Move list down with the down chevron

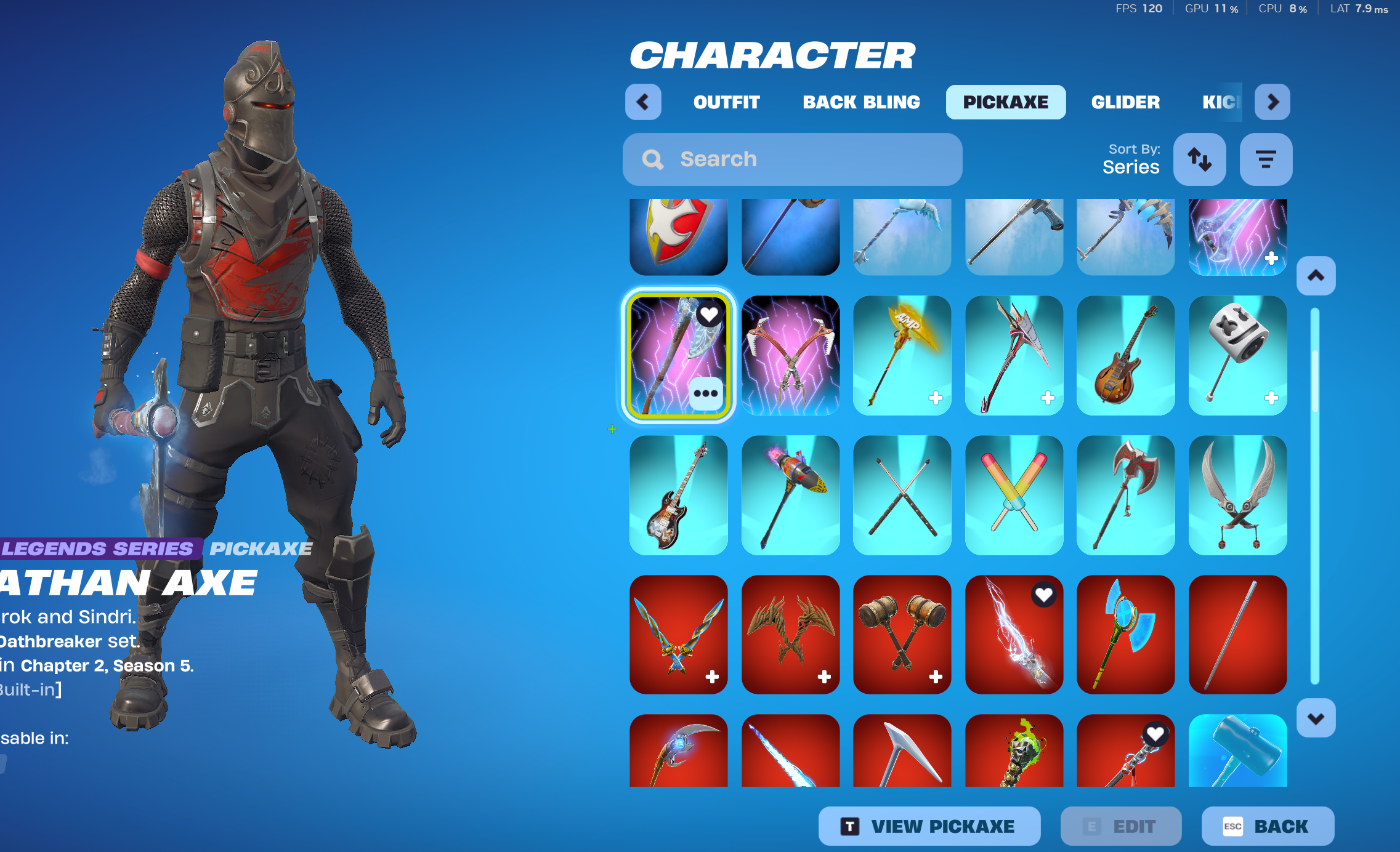point(1316,718)
